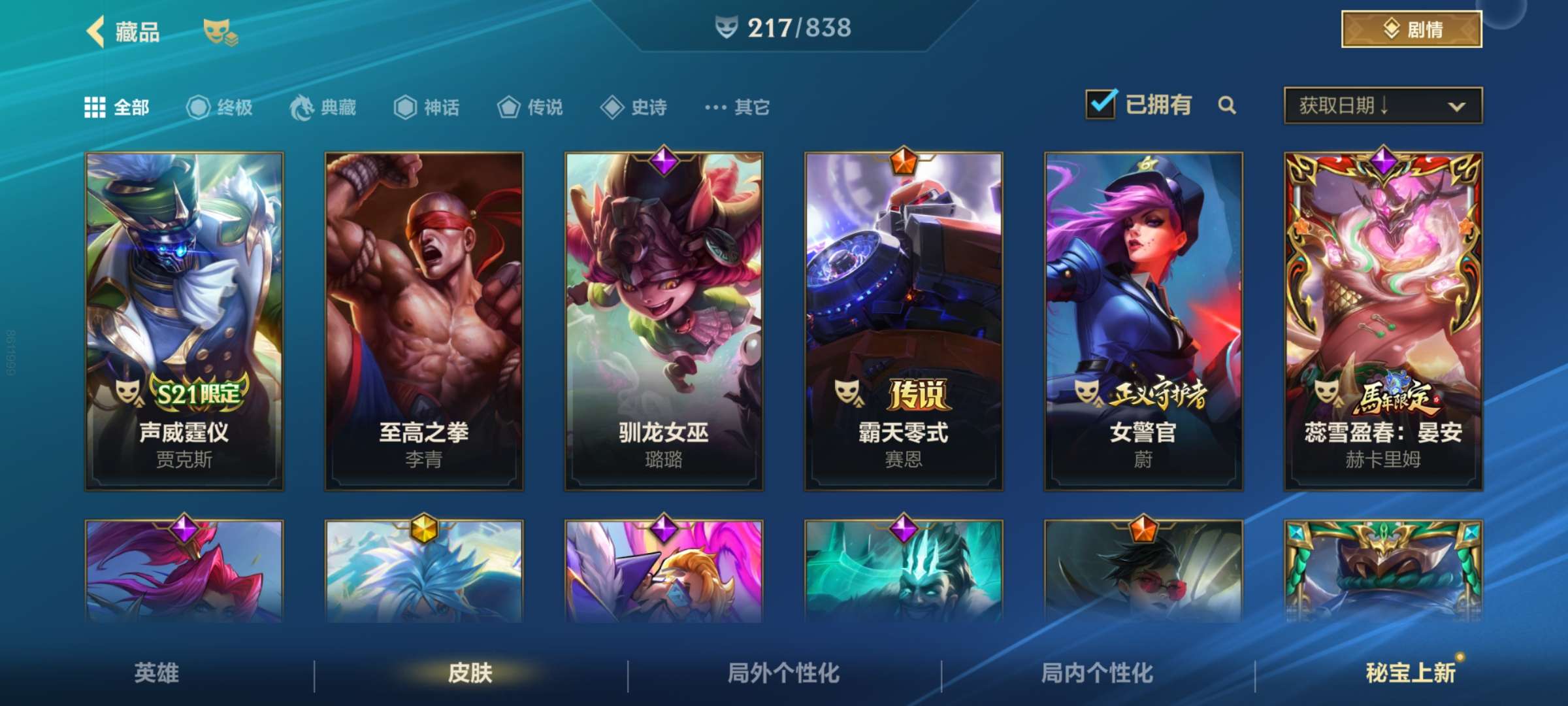Uncheck the 已拥有 owned filter checkbox

[x=1102, y=103]
